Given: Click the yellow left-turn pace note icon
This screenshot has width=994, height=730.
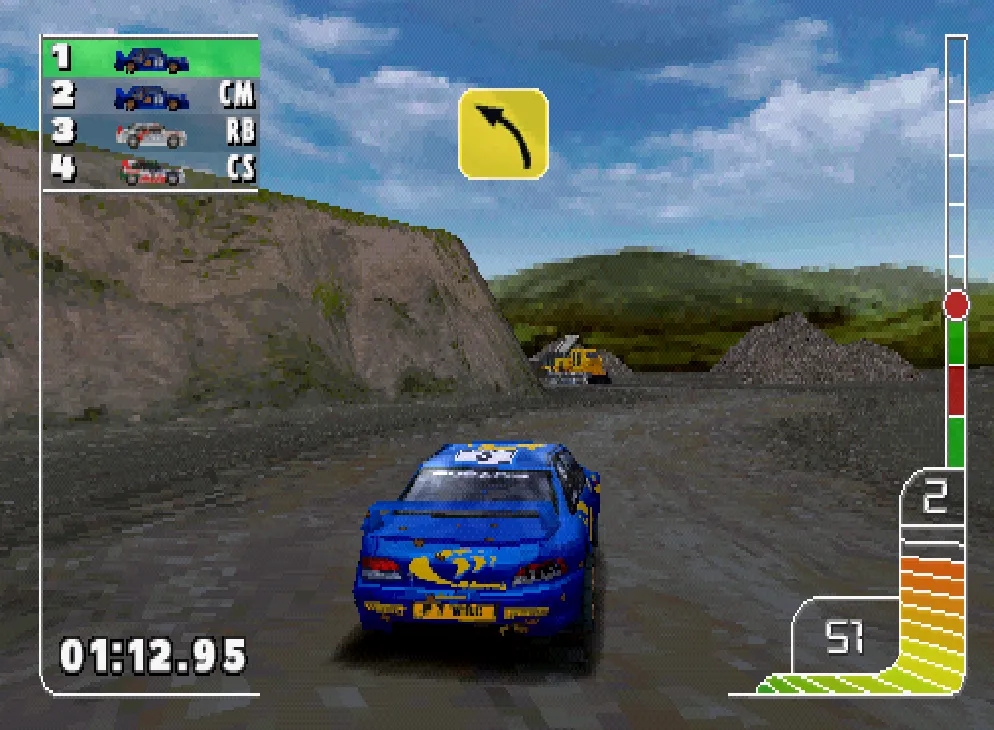Looking at the screenshot, I should pyautogui.click(x=503, y=134).
